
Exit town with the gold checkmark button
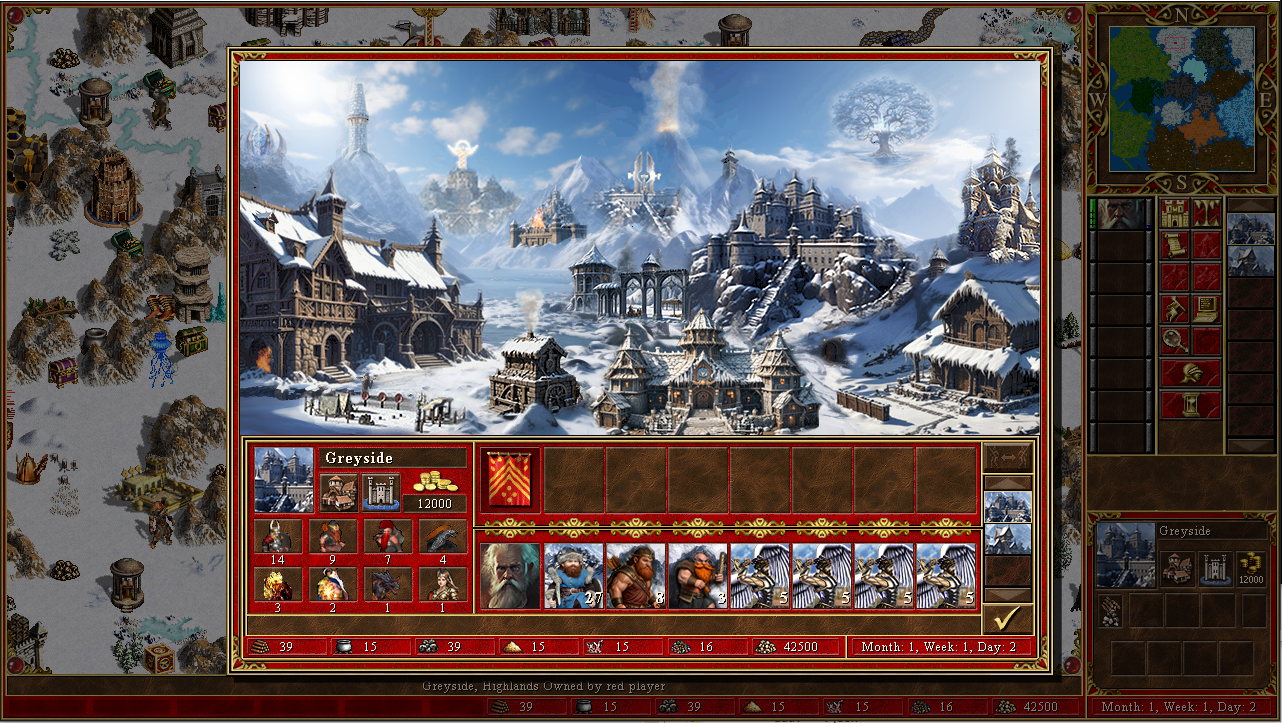[1007, 619]
